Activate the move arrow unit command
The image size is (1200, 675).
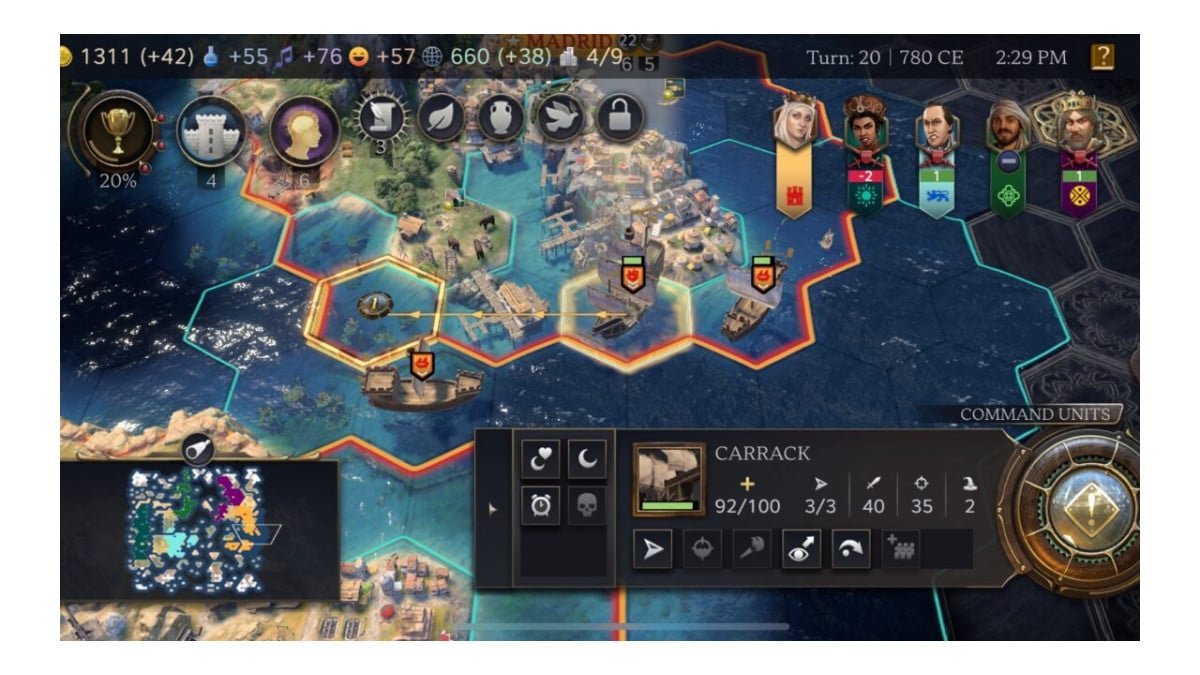click(x=653, y=550)
